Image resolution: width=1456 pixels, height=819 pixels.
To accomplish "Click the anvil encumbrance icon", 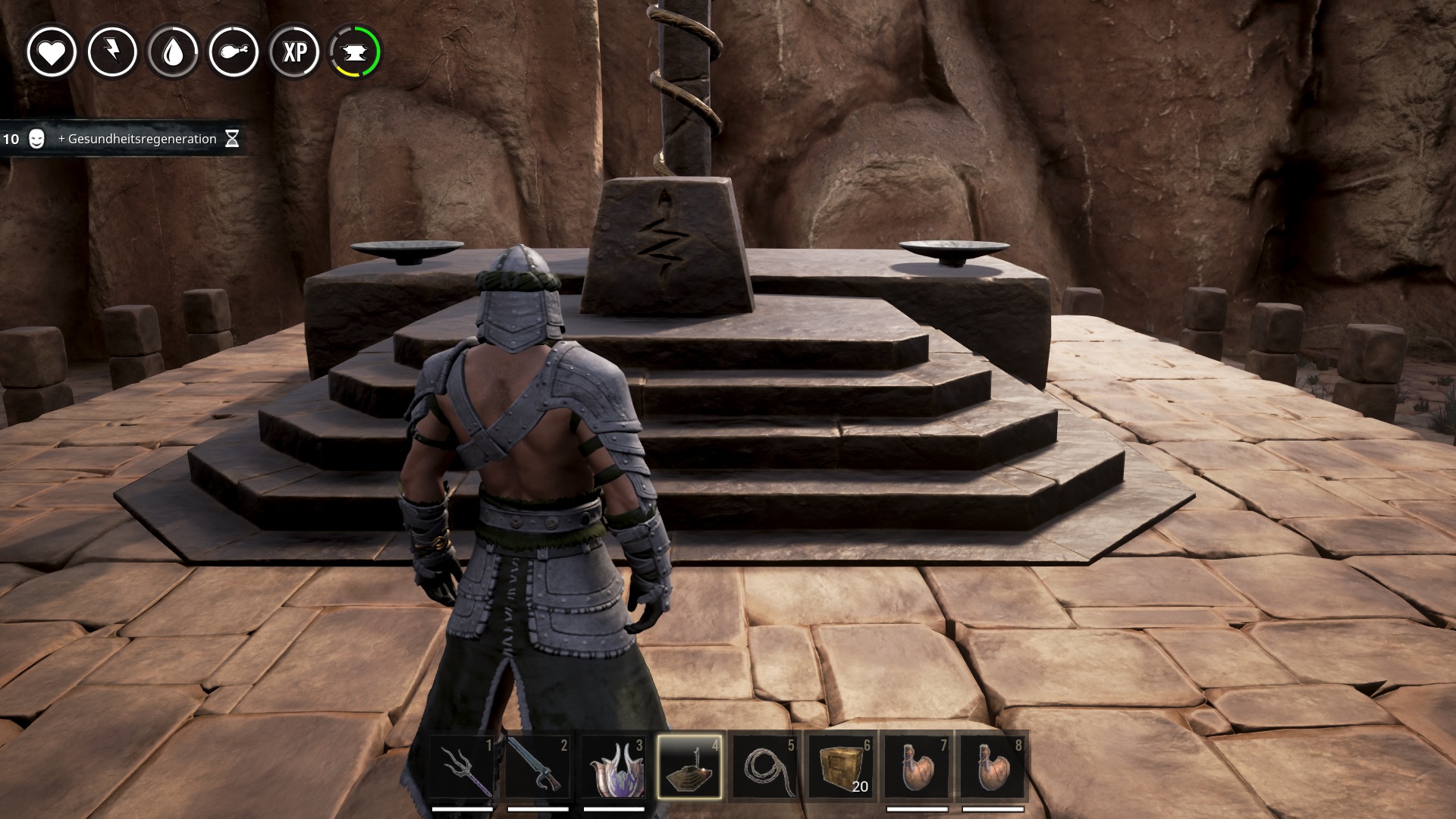I will tap(355, 52).
